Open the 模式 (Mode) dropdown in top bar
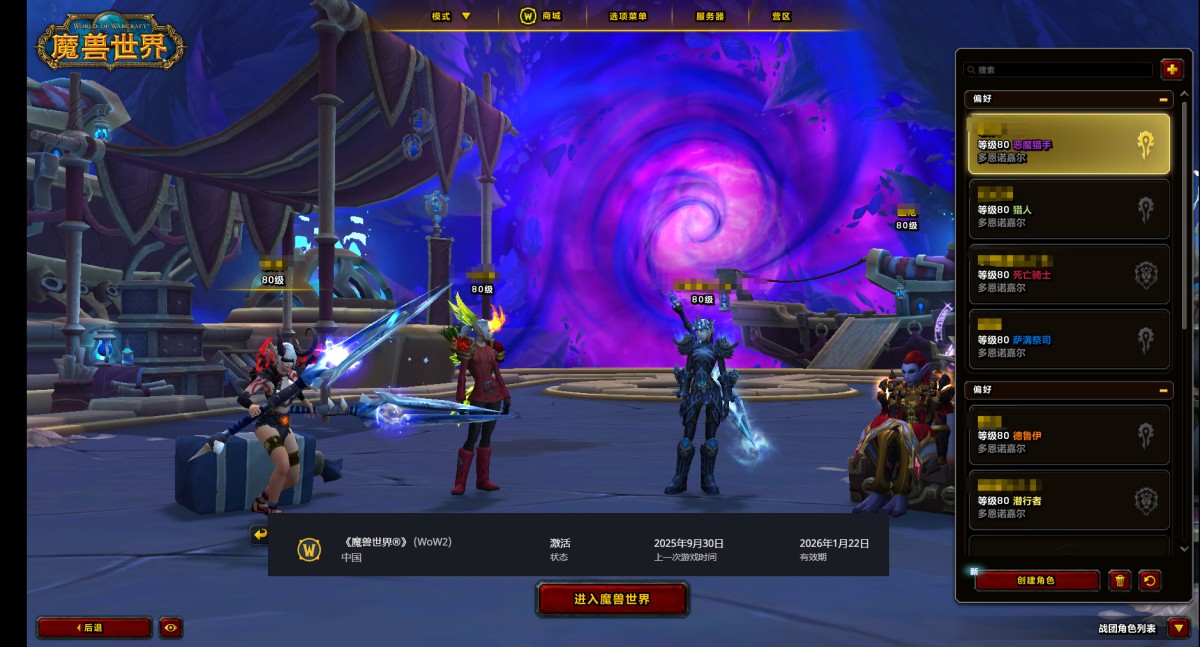 [451, 16]
